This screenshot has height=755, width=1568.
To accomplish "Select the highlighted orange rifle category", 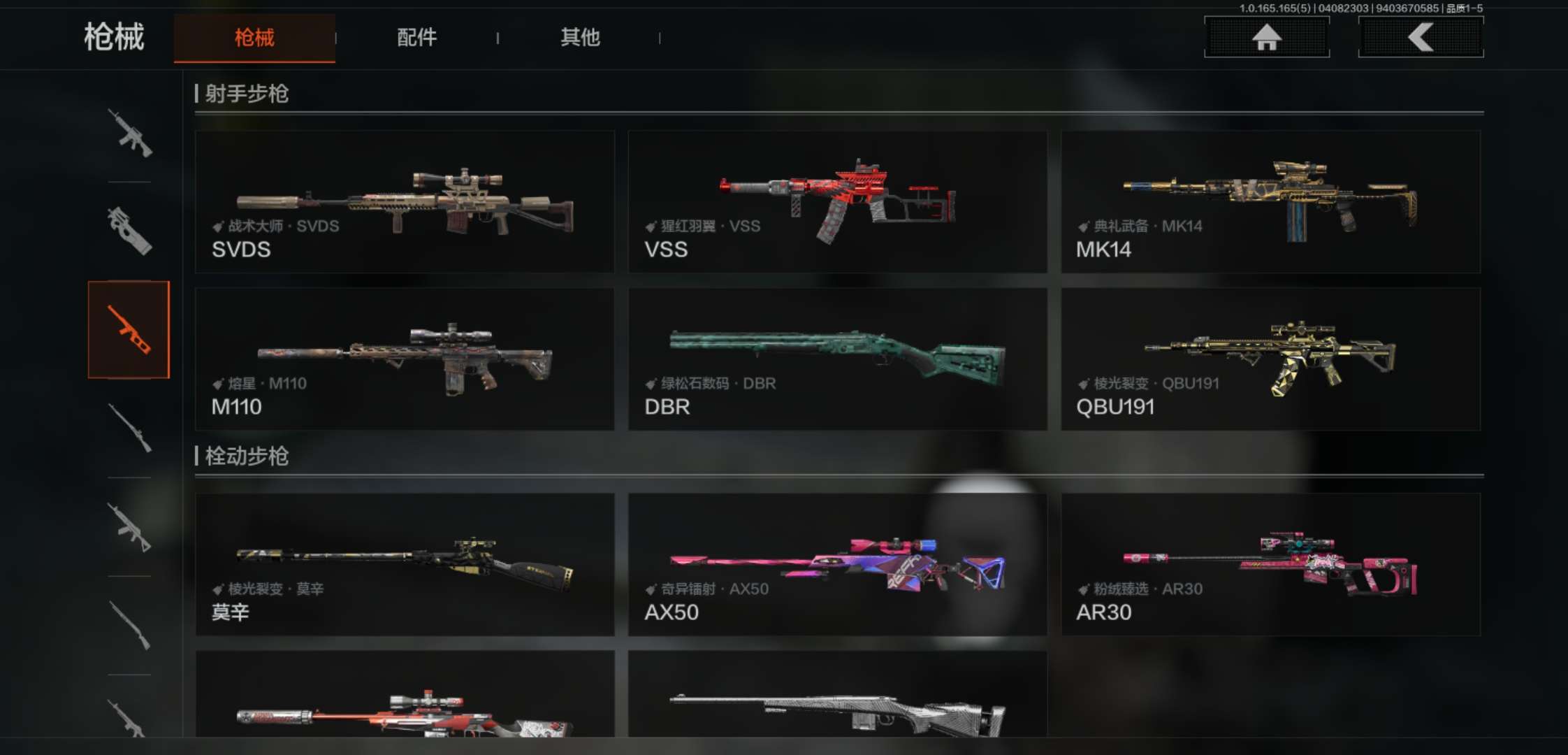I will [129, 329].
